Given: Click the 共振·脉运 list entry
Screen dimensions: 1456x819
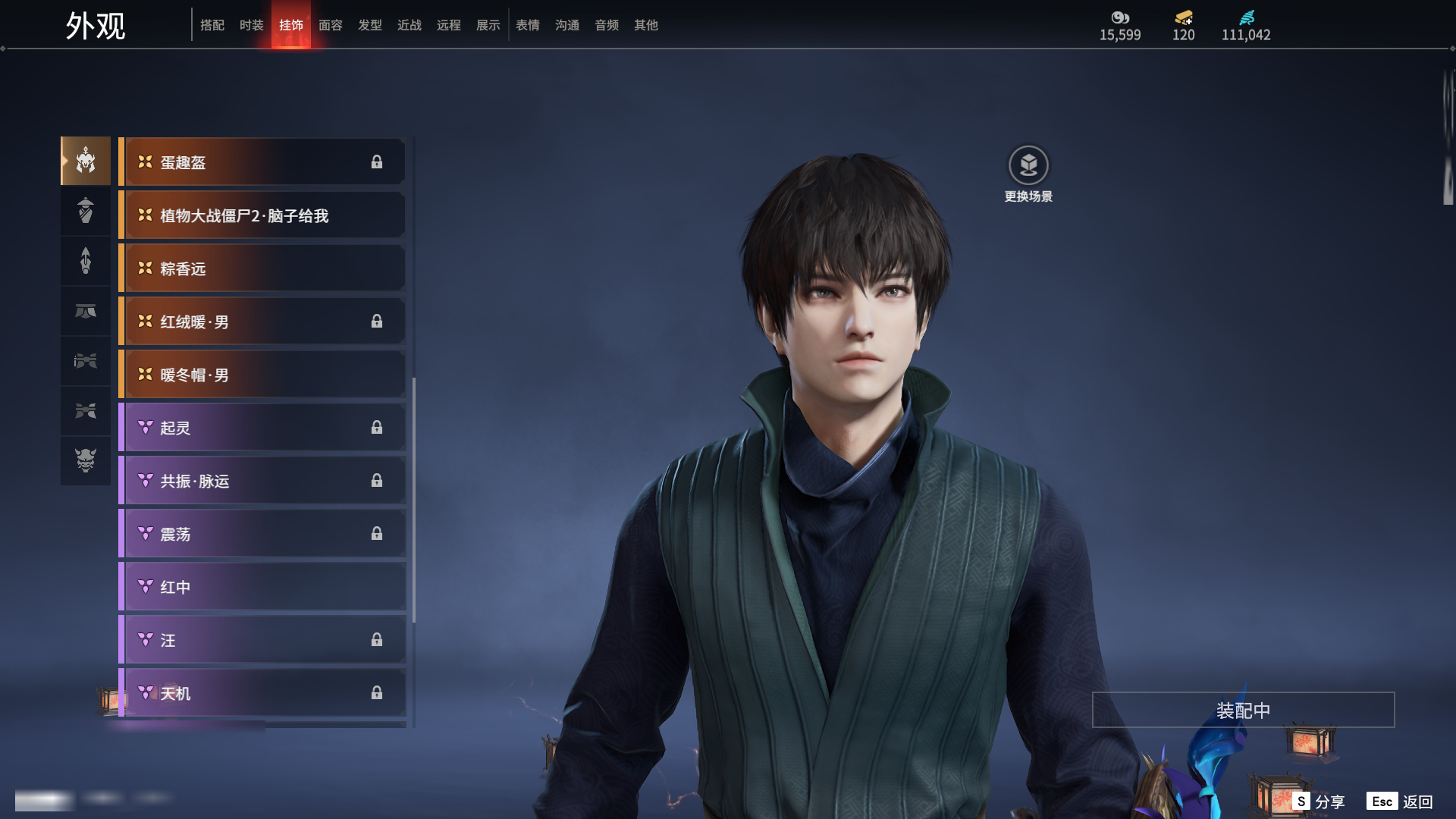Looking at the screenshot, I should (x=262, y=481).
